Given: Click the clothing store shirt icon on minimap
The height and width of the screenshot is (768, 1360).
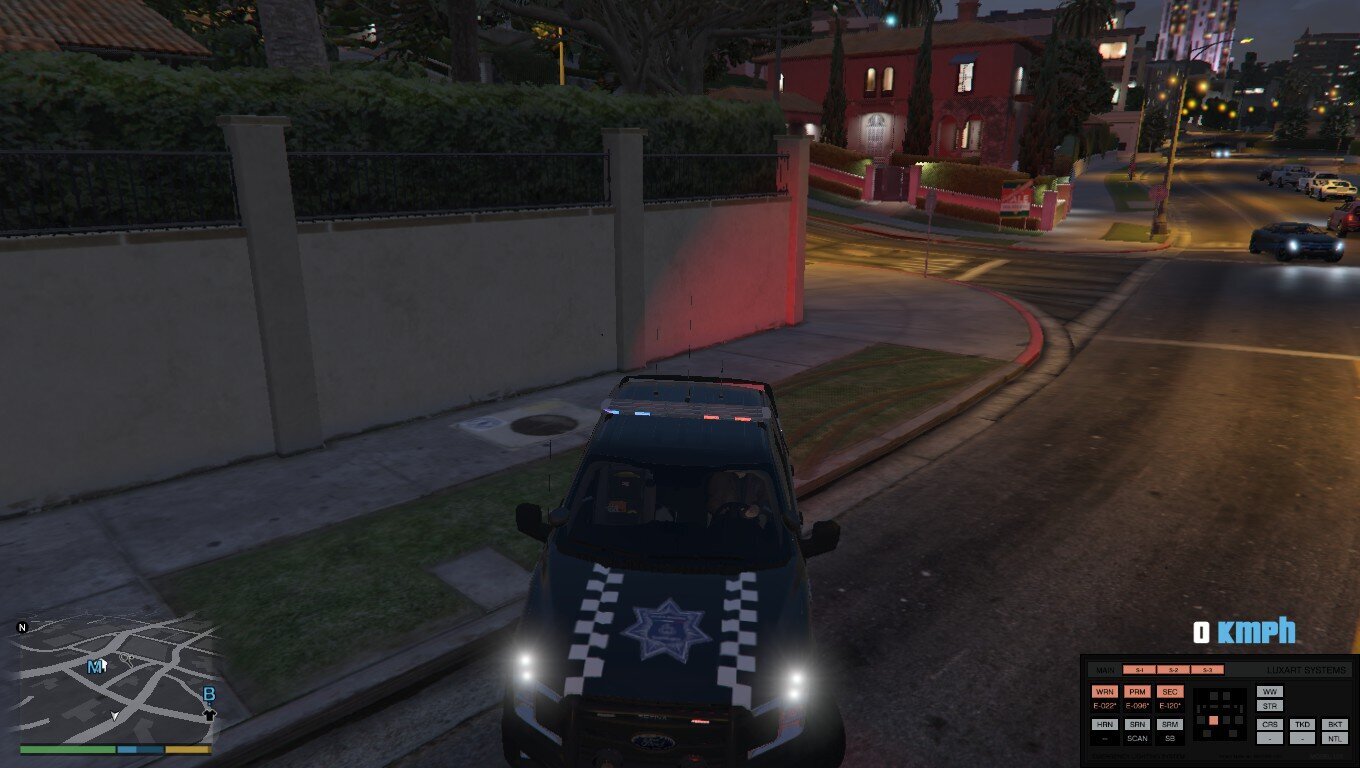Looking at the screenshot, I should [210, 714].
